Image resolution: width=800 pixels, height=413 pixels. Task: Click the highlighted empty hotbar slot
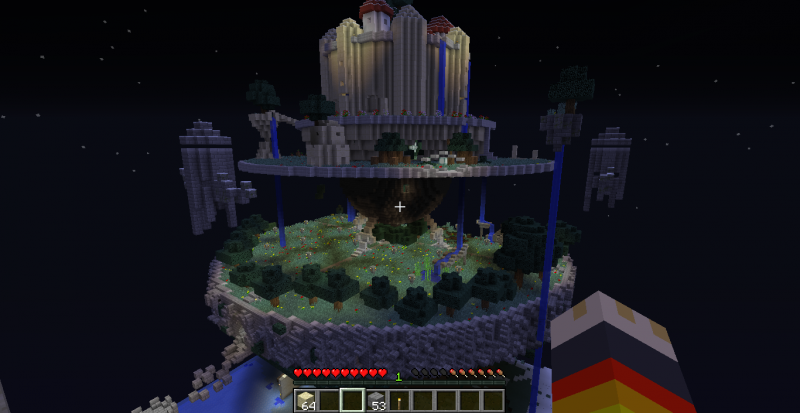[353, 402]
